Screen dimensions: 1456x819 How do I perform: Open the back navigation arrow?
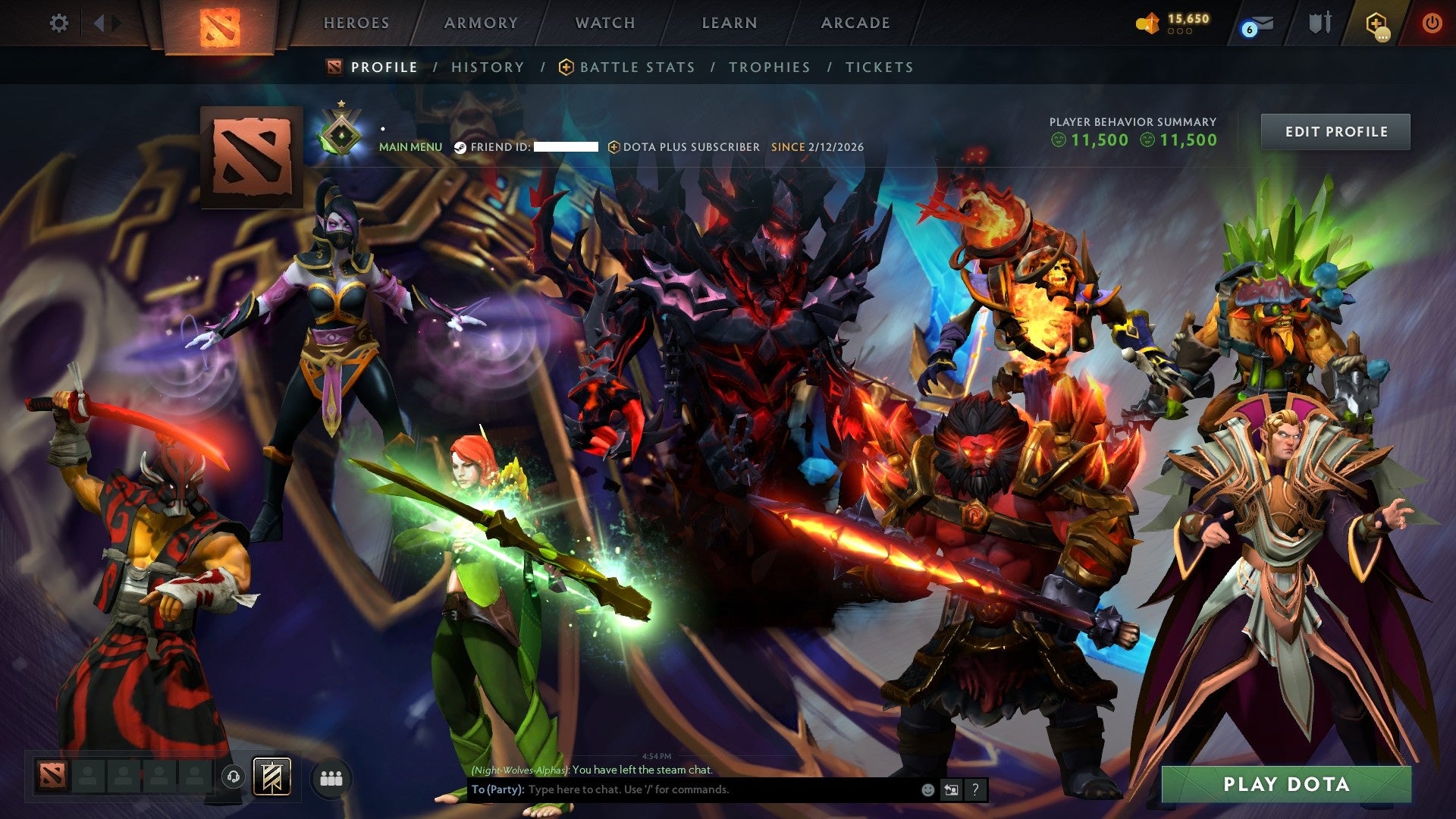coord(99,23)
